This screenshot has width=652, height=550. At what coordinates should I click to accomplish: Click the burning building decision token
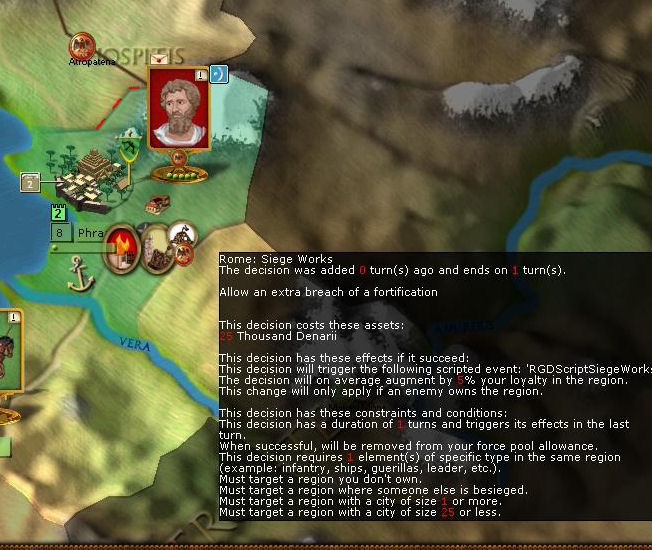(122, 244)
